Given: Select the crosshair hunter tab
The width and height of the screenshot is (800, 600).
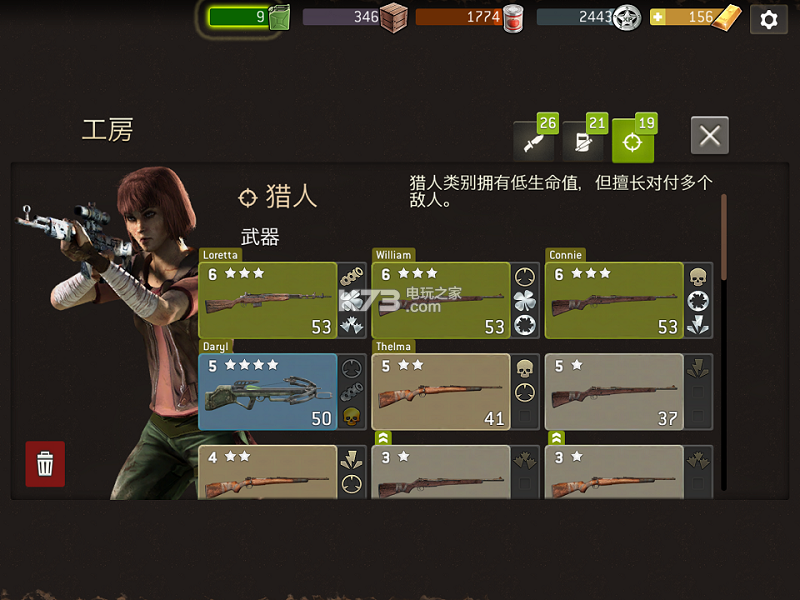Looking at the screenshot, I should pyautogui.click(x=632, y=142).
